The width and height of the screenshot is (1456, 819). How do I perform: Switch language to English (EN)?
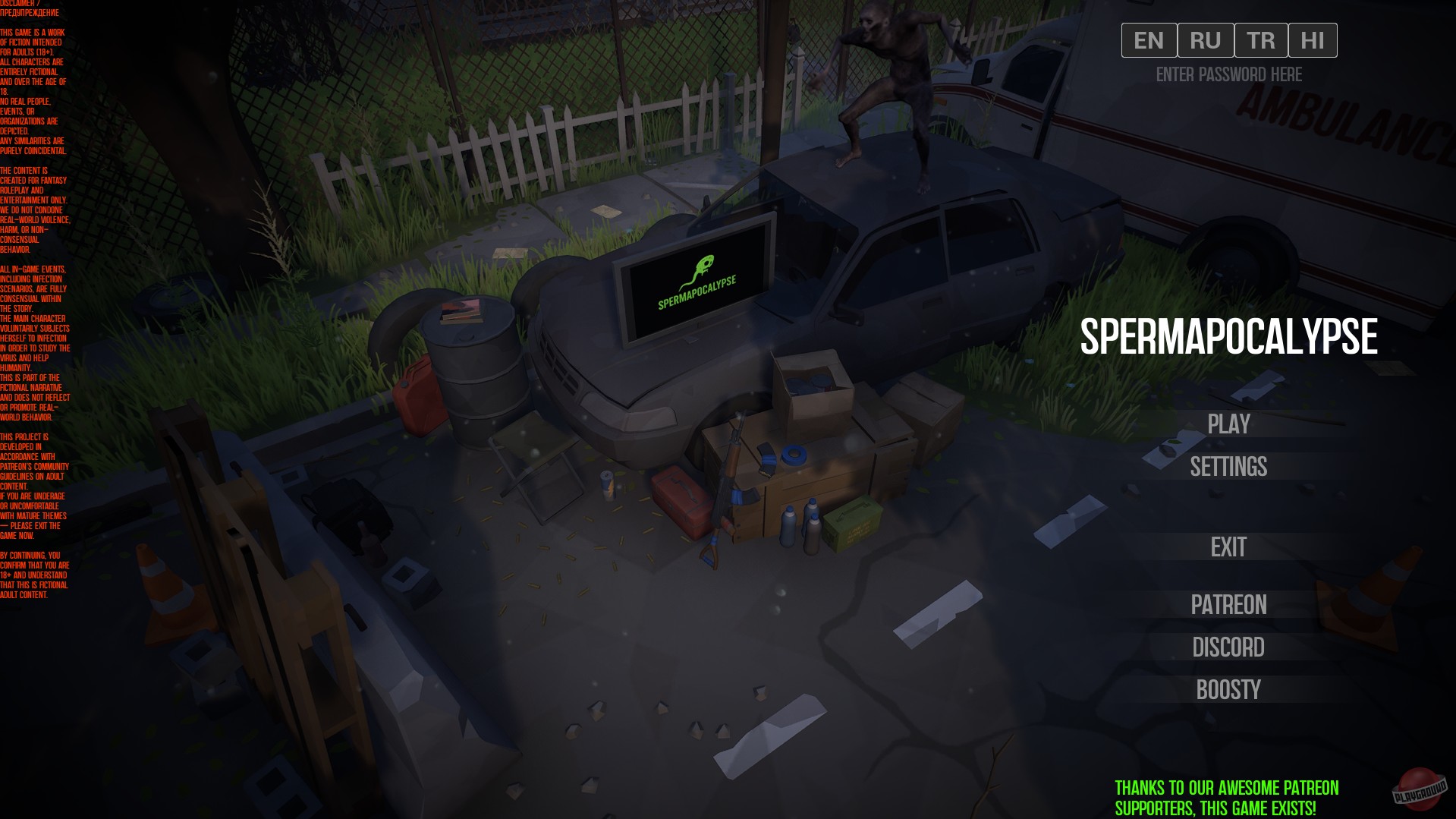coord(1149,40)
